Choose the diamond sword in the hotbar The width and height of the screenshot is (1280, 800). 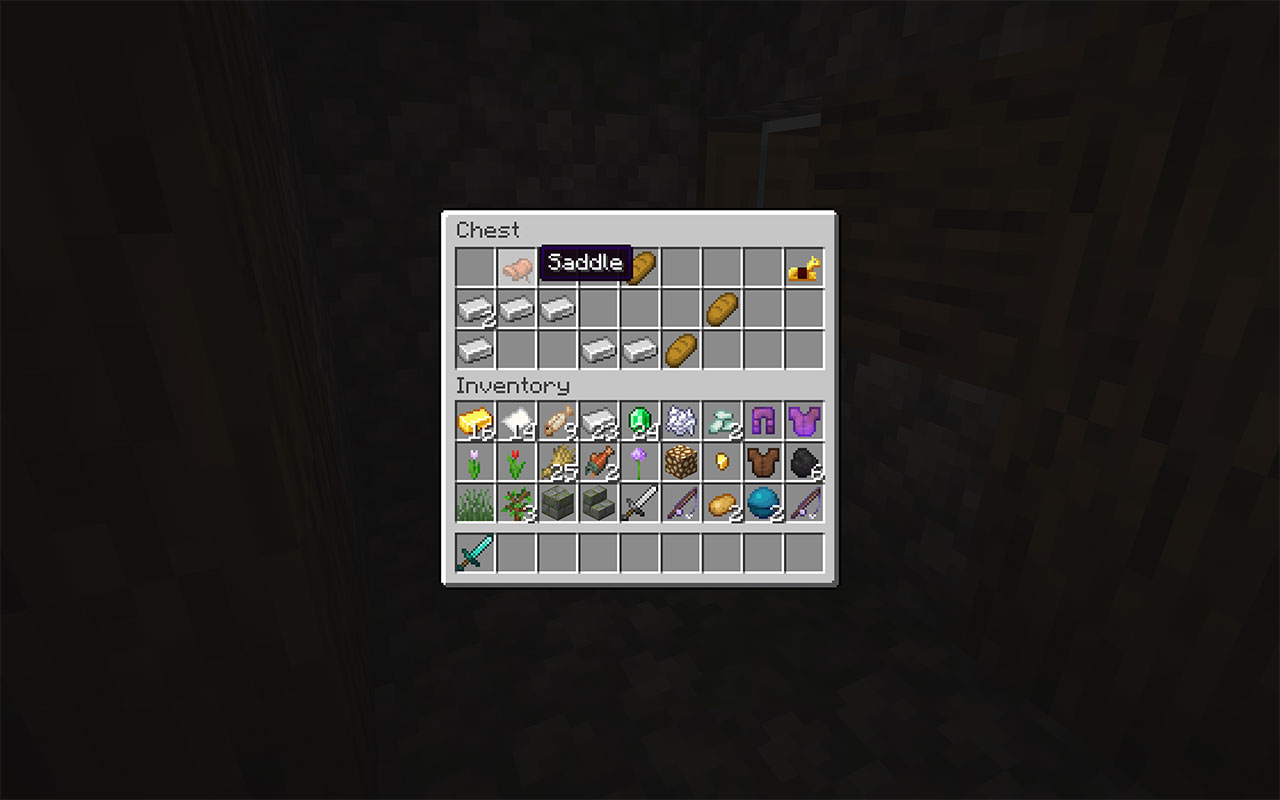coord(475,553)
